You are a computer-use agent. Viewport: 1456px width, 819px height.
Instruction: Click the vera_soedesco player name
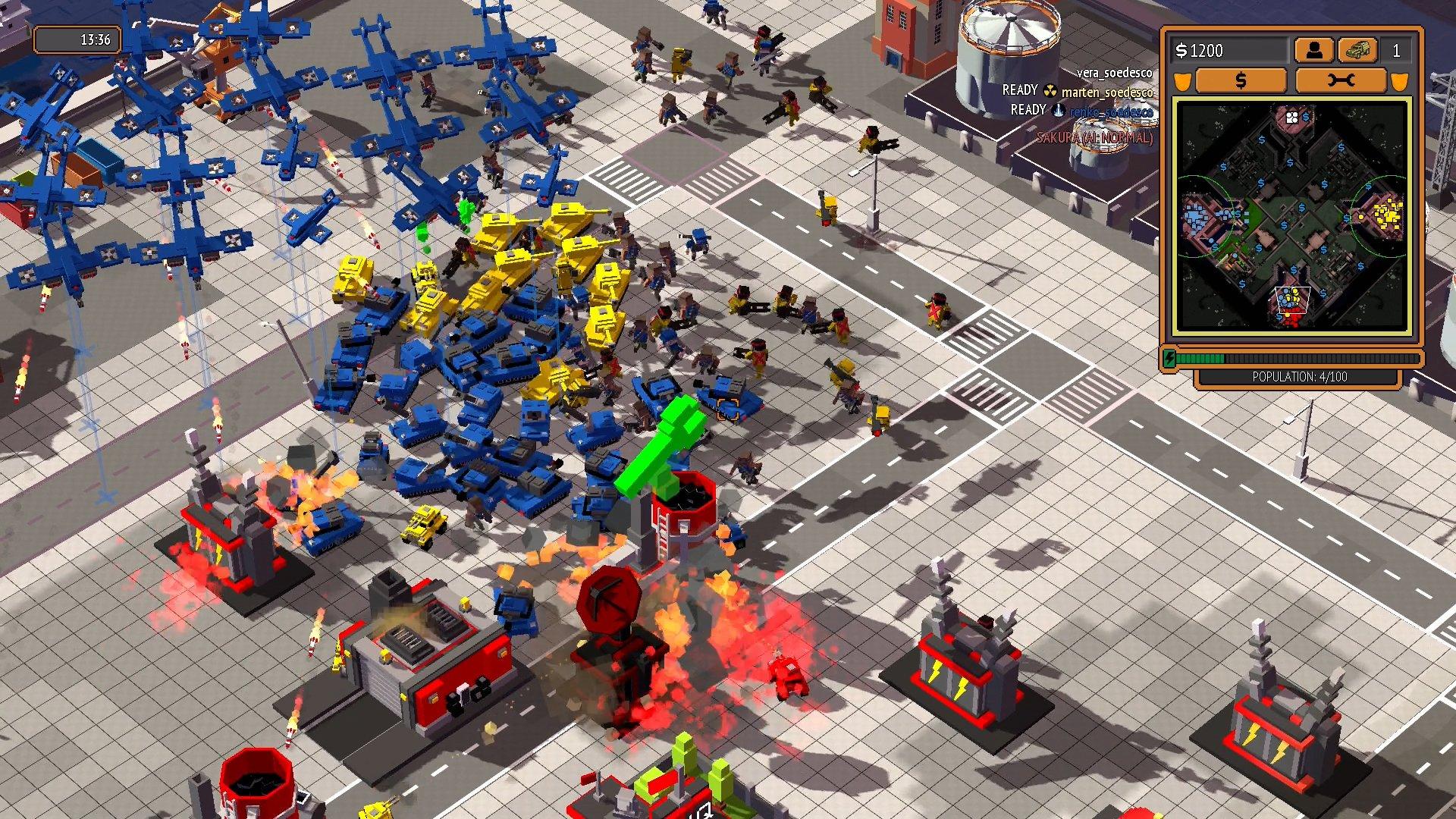pos(1115,74)
